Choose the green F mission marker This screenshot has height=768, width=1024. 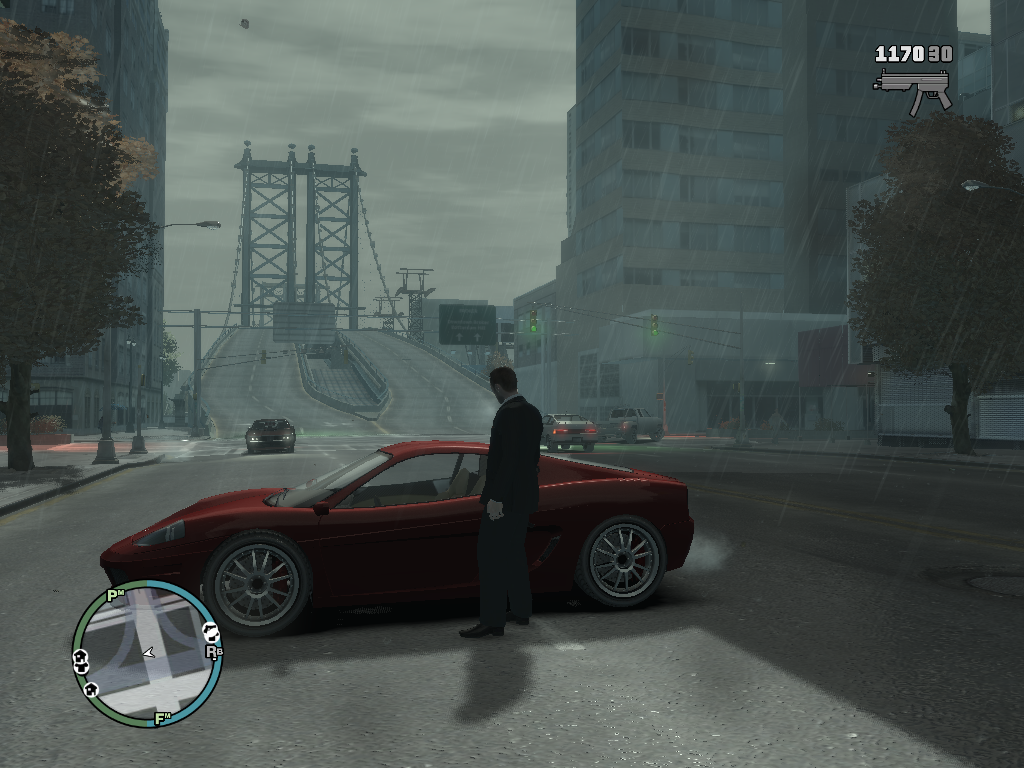[x=162, y=717]
